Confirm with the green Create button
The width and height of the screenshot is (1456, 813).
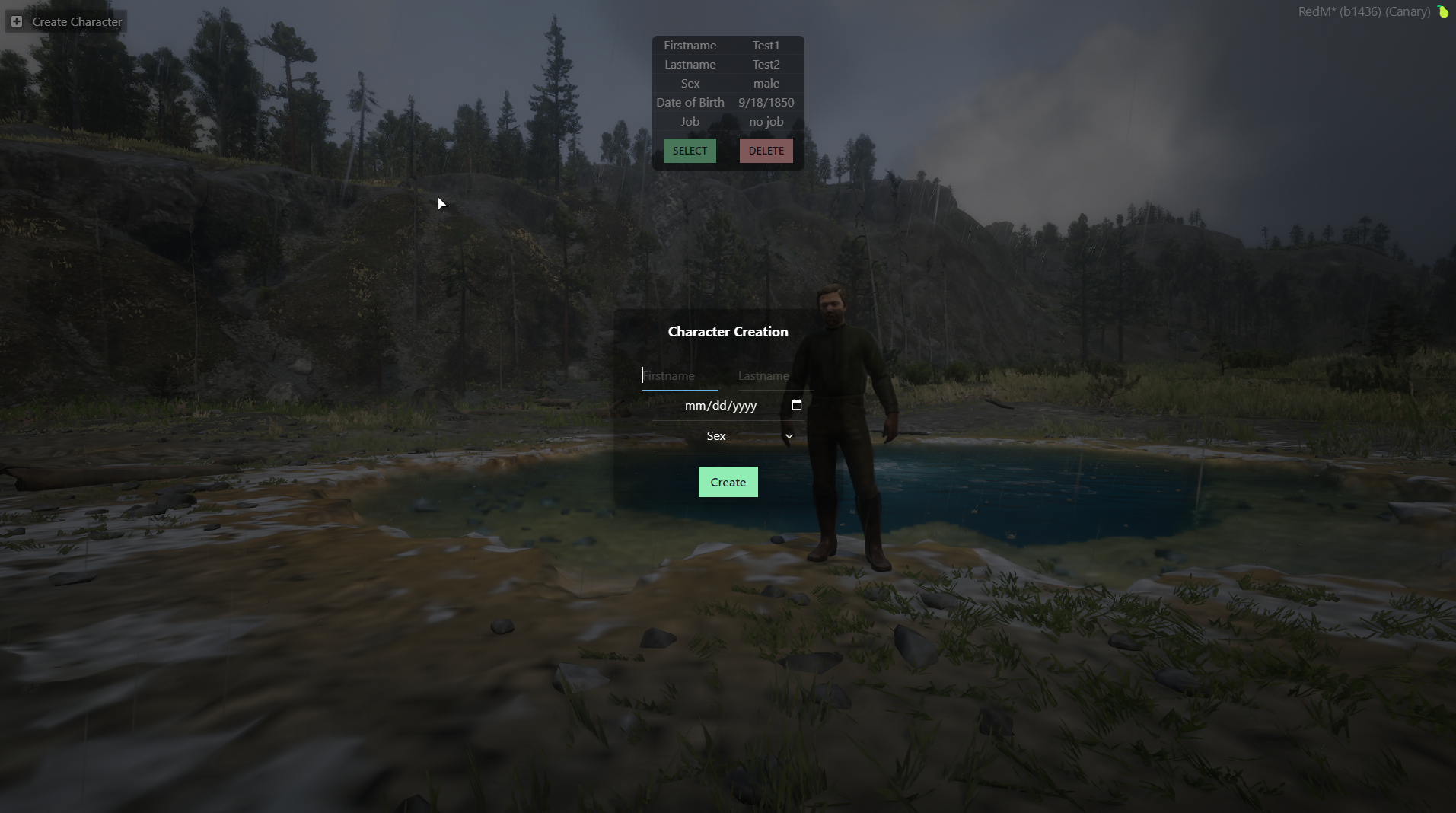point(728,483)
